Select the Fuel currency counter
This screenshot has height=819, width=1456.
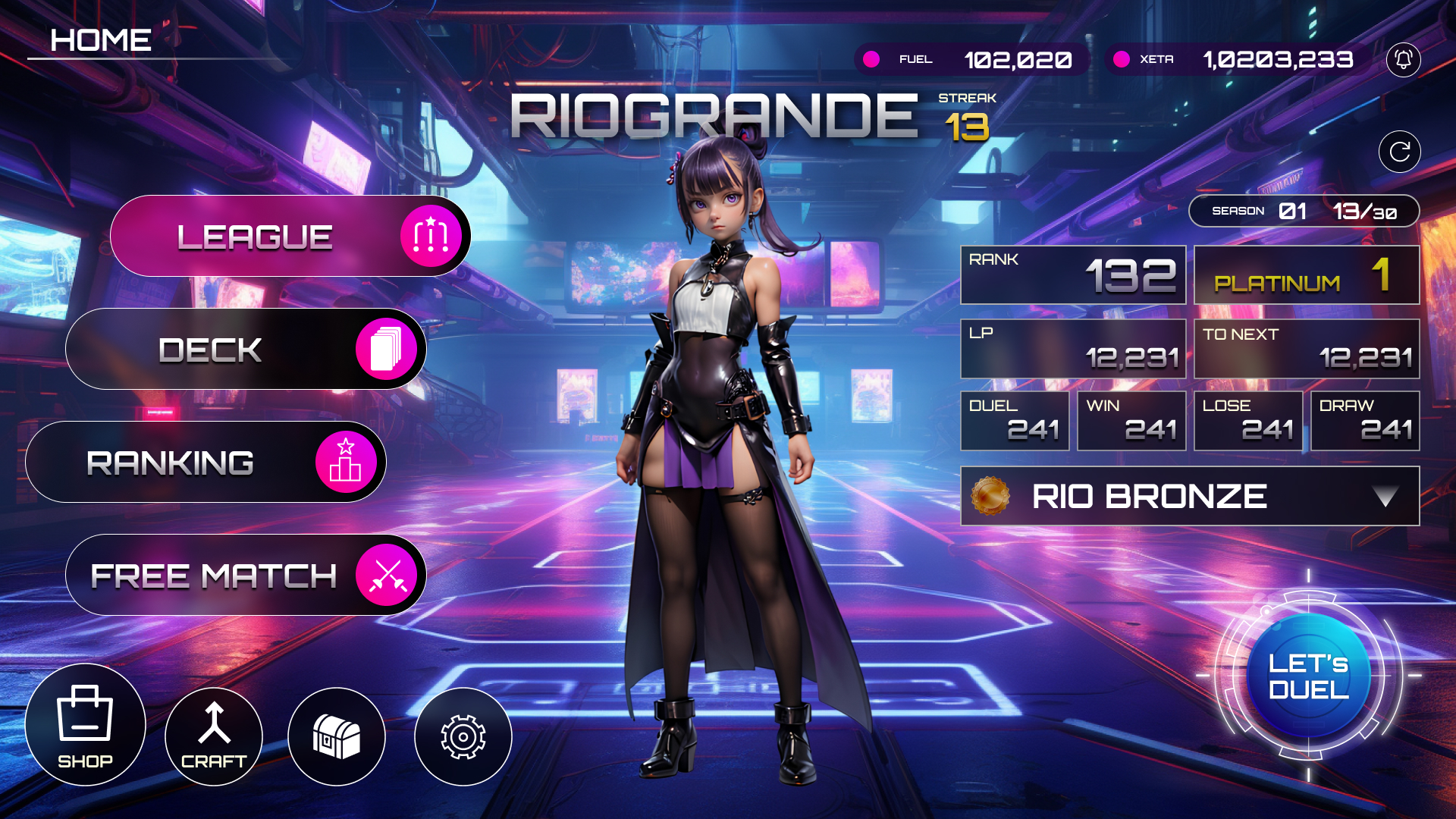tap(971, 59)
